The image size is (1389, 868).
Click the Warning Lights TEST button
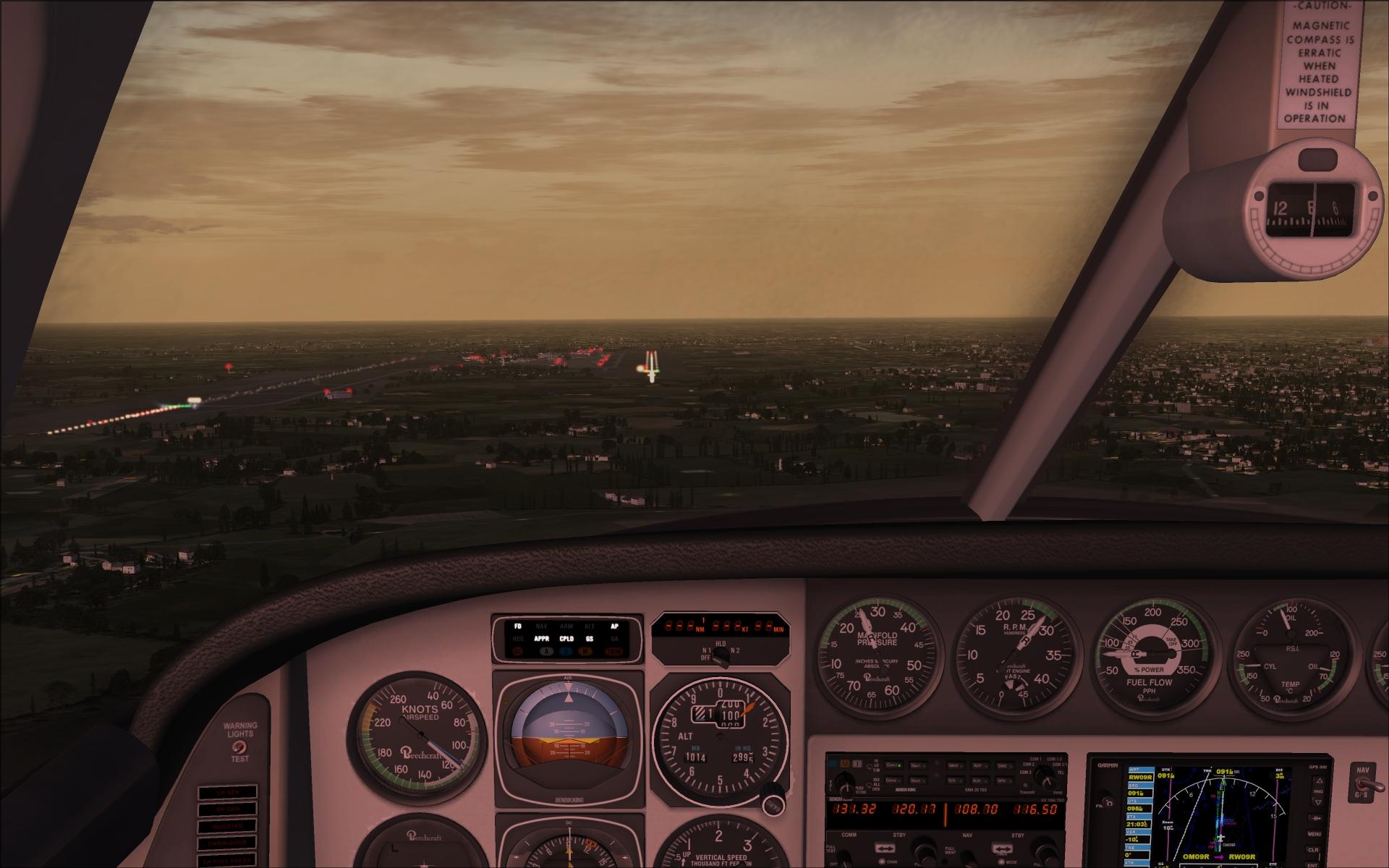tap(239, 746)
